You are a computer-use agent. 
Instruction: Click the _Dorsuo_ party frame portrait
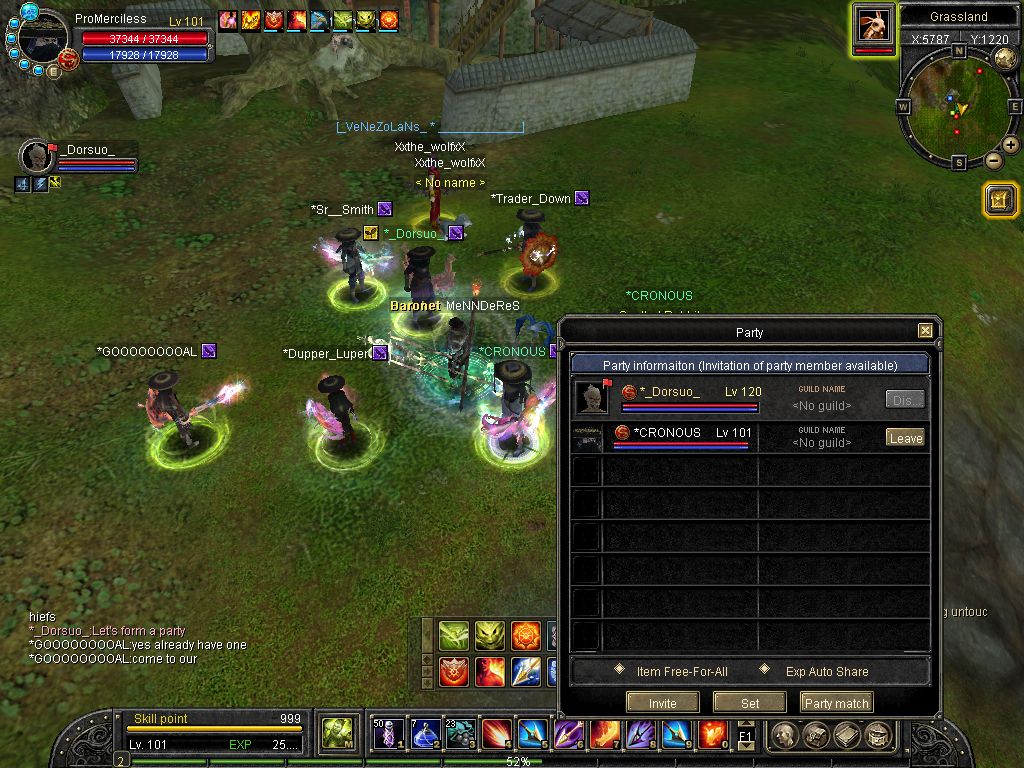[x=37, y=157]
